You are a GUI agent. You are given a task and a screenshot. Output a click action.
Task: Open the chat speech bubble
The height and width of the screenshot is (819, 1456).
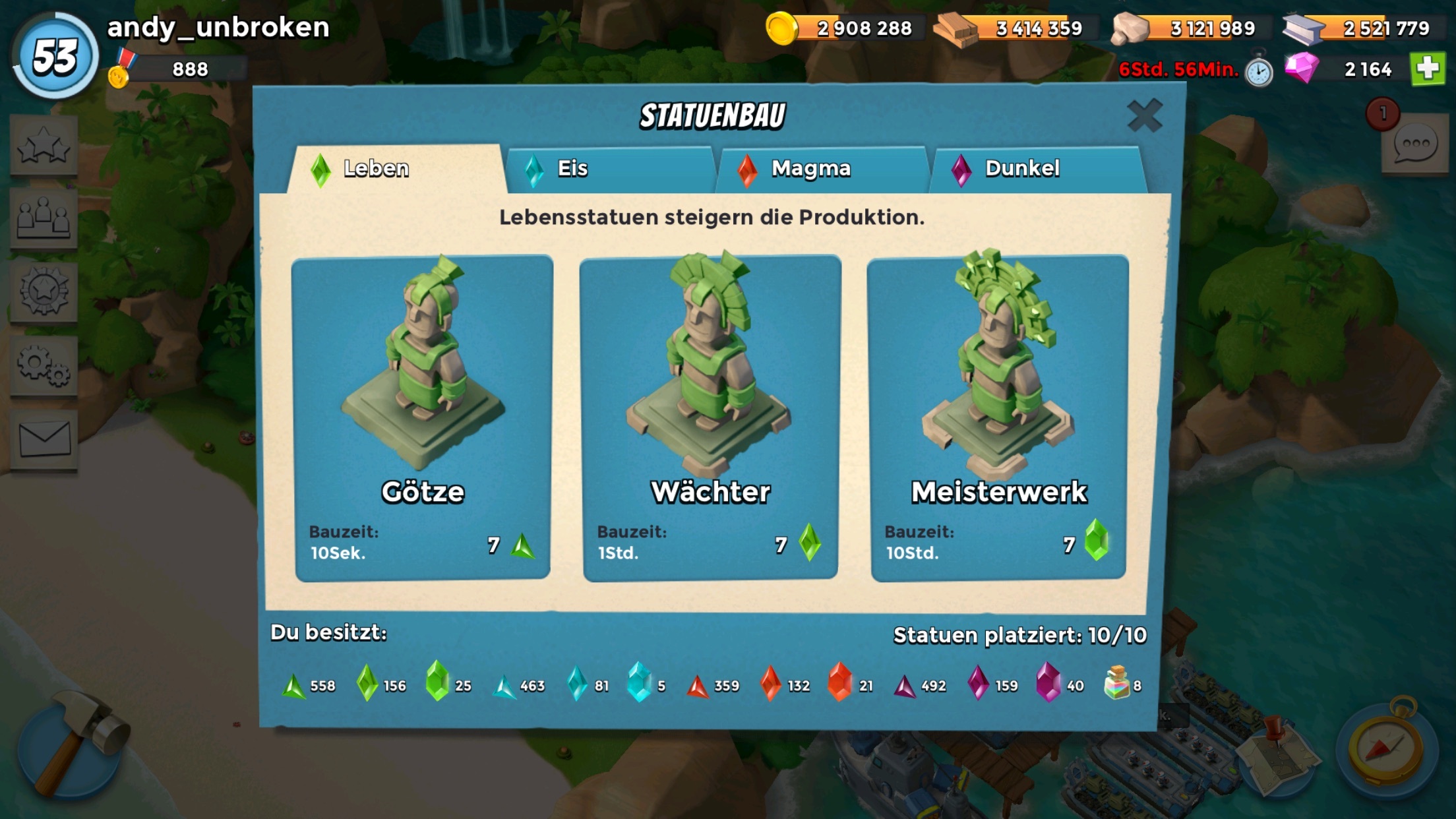[x=1415, y=145]
